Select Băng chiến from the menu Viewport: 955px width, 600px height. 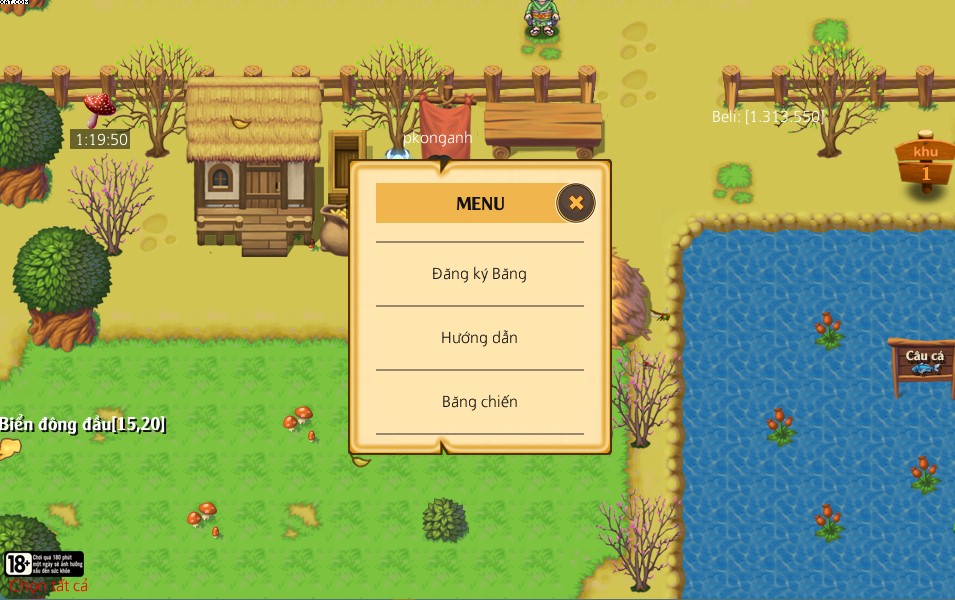click(x=479, y=402)
